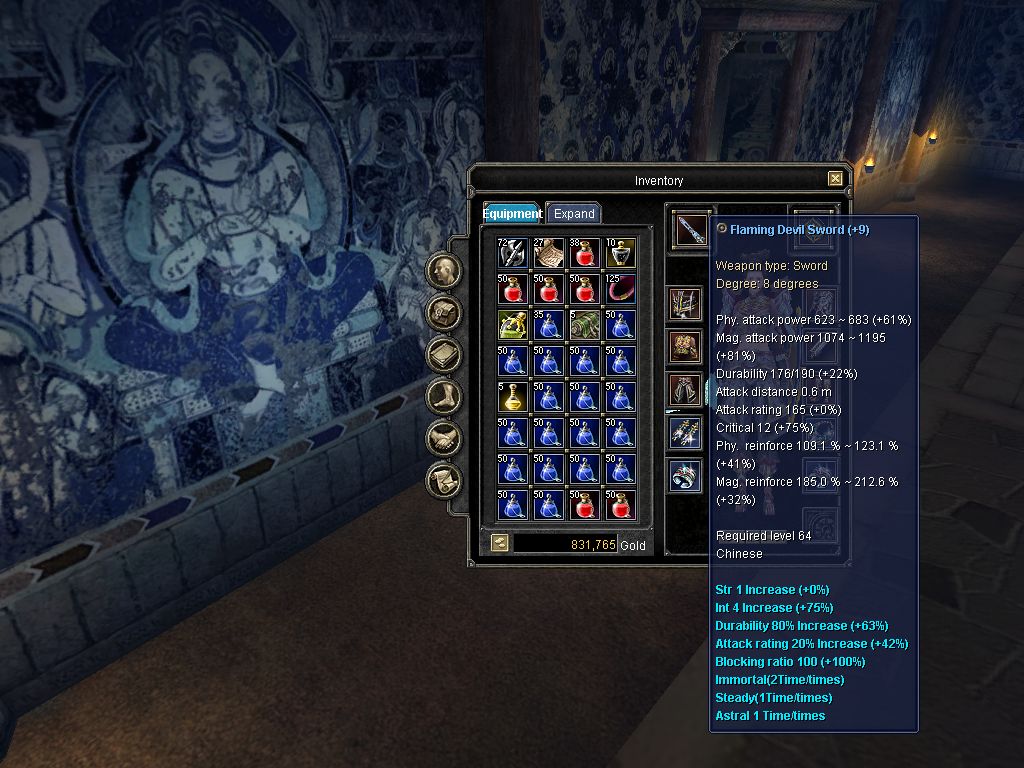
Task: Click the gold drop button beside 831,765
Action: [499, 543]
